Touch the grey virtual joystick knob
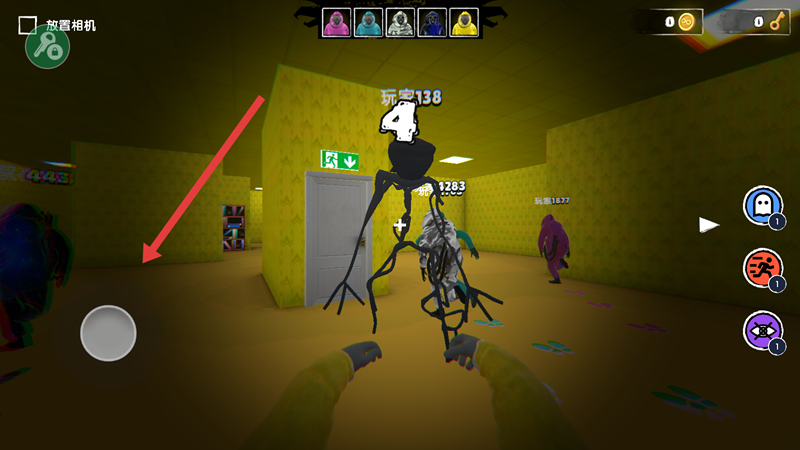This screenshot has height=450, width=800. [108, 333]
